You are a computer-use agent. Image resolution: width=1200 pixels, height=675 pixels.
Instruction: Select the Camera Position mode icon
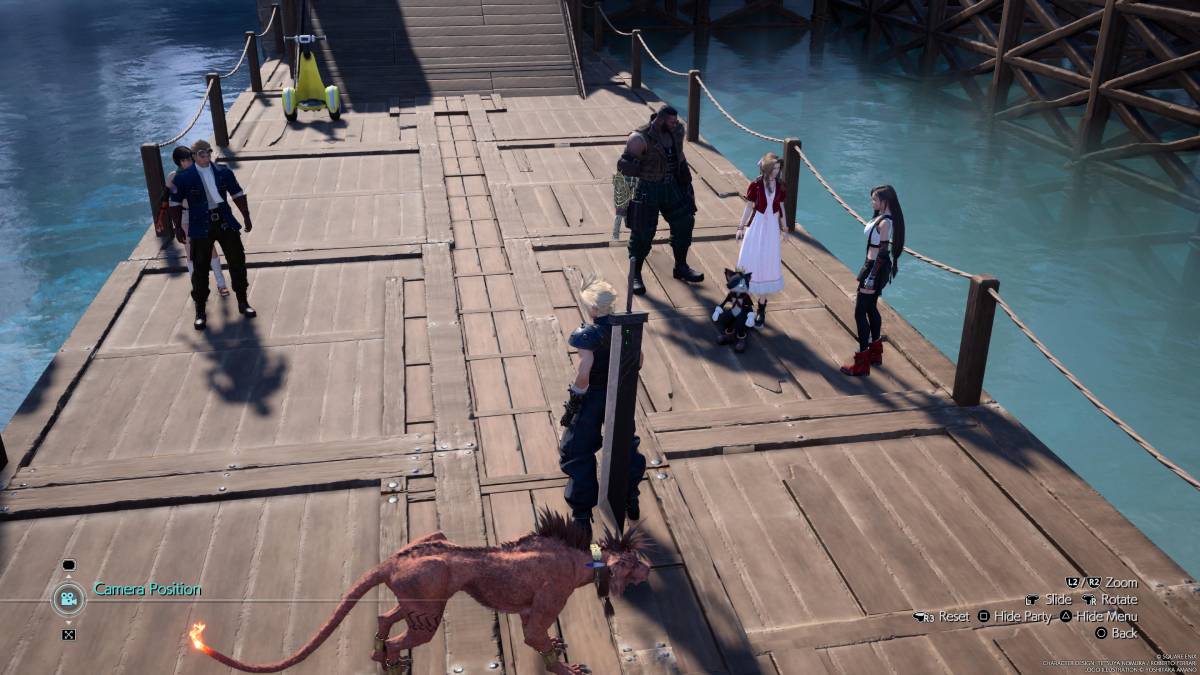point(68,598)
